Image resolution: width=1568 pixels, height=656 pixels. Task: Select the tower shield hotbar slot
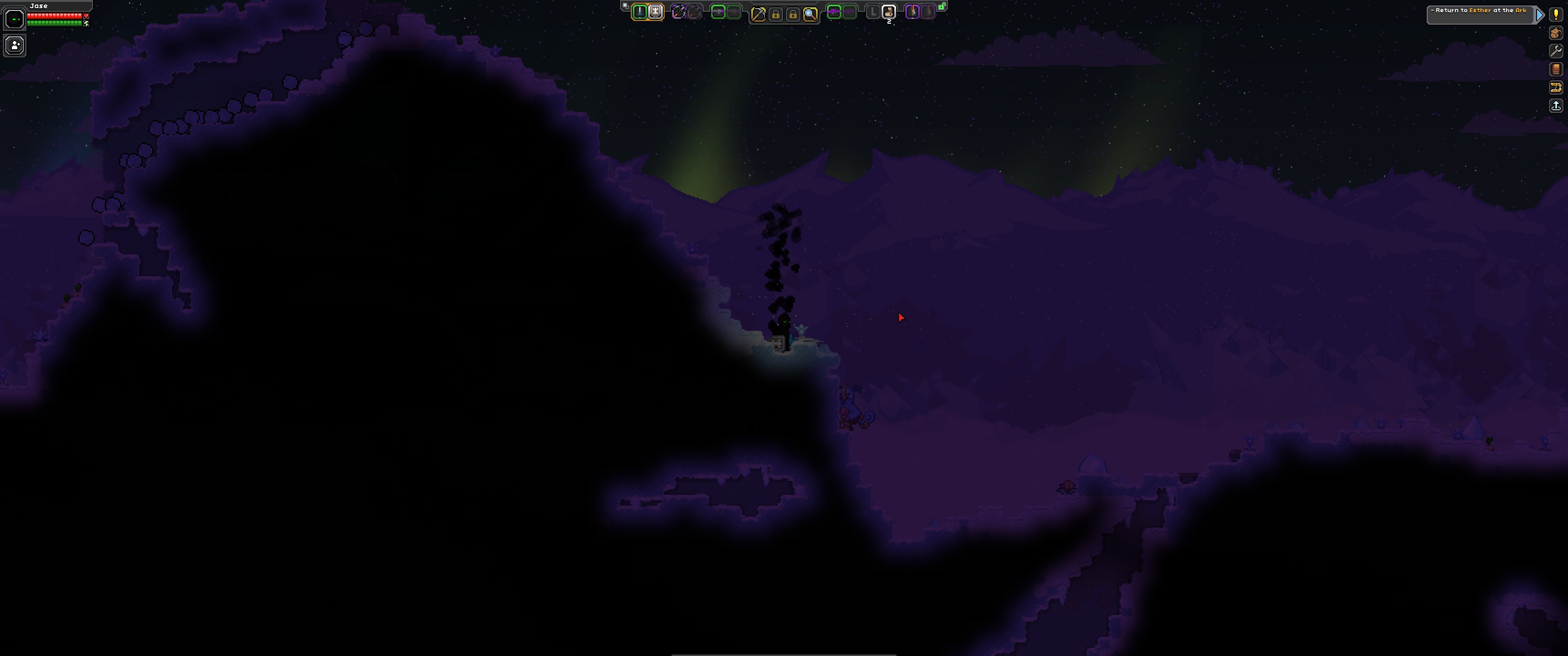click(x=655, y=11)
